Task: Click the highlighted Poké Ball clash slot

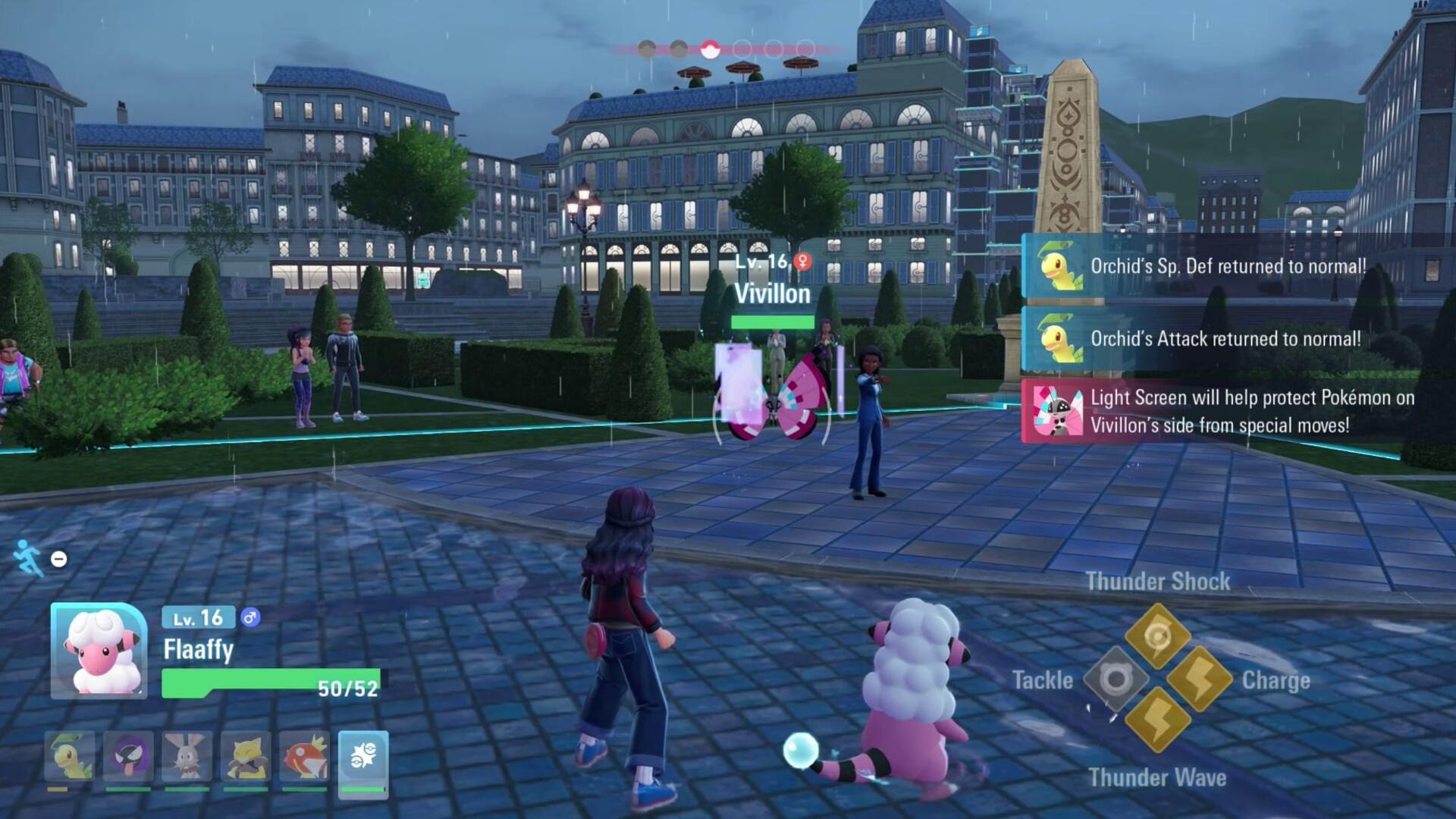Action: click(x=710, y=50)
